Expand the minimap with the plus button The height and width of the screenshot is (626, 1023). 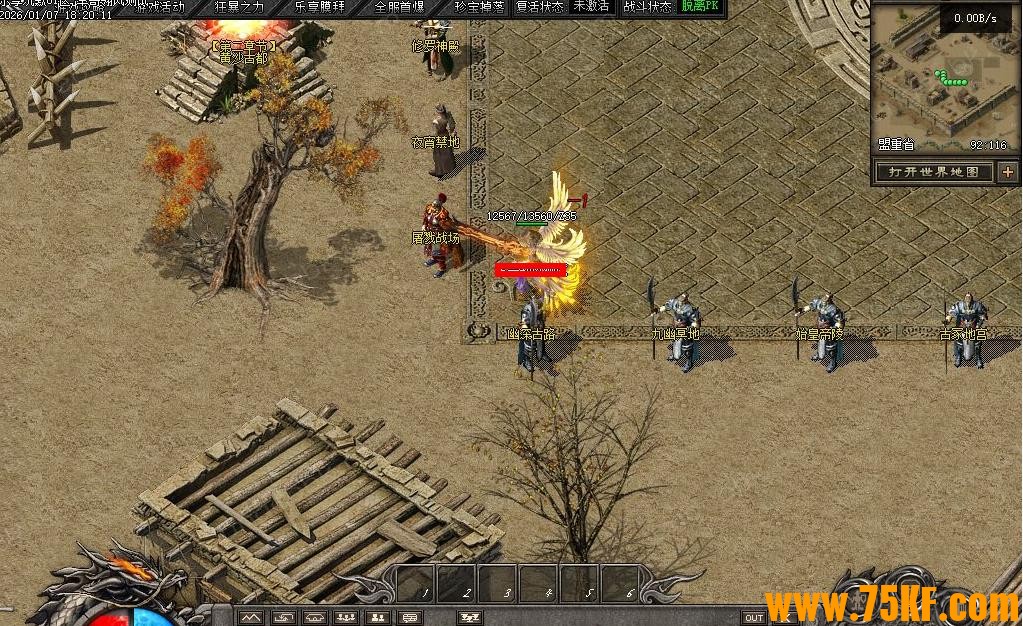tap(1007, 172)
